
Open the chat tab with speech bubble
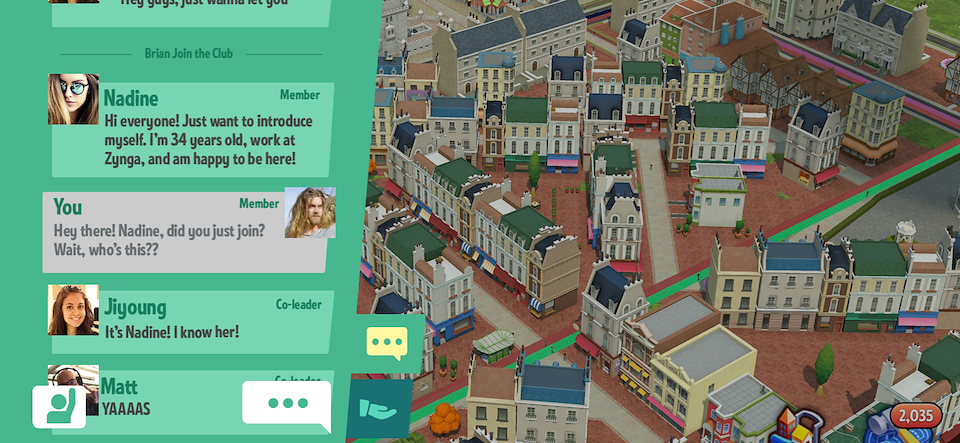387,342
